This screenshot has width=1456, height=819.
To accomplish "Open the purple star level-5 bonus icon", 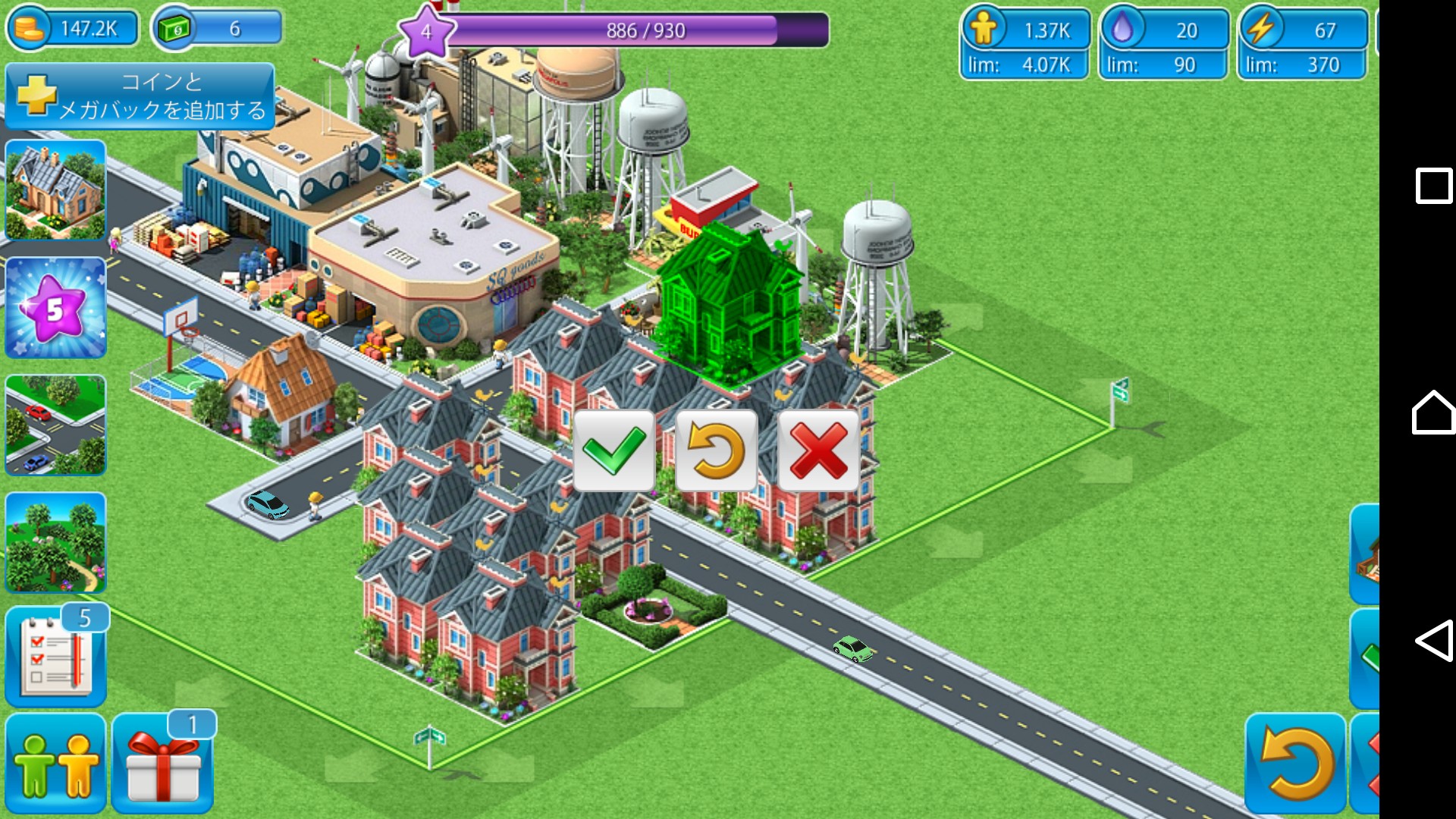I will tap(55, 308).
